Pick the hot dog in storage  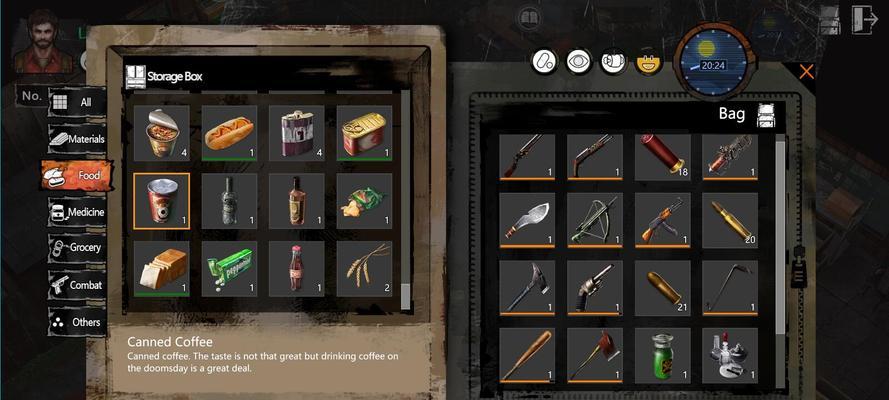tap(228, 133)
